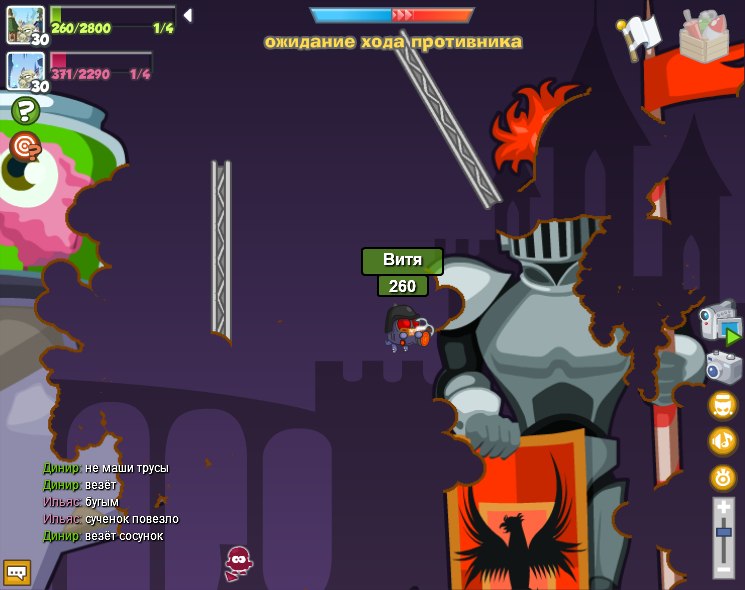Zoom out with the minus button
Viewport: 745px width, 590px height.
[x=724, y=567]
